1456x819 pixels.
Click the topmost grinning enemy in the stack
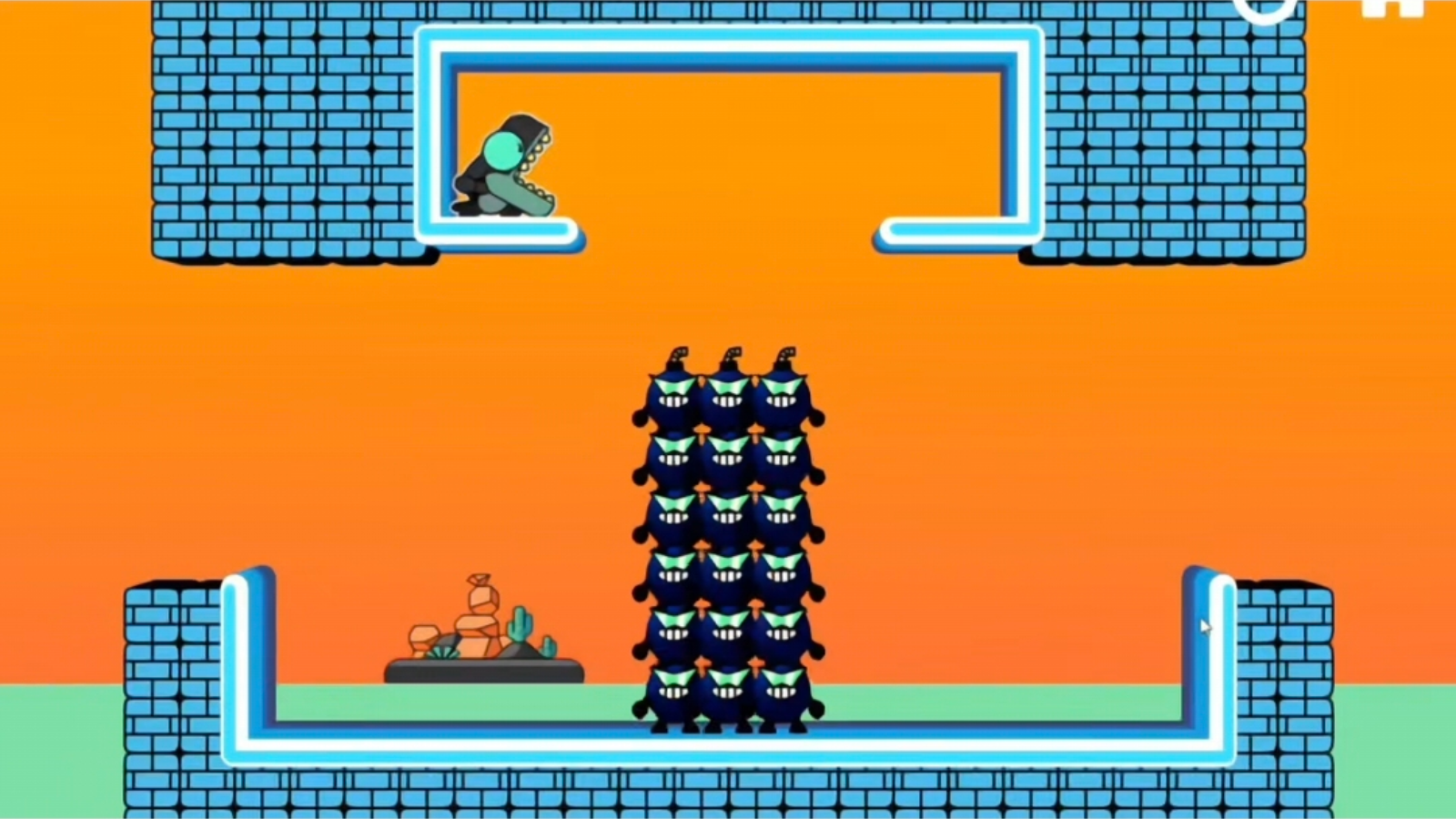(728, 391)
